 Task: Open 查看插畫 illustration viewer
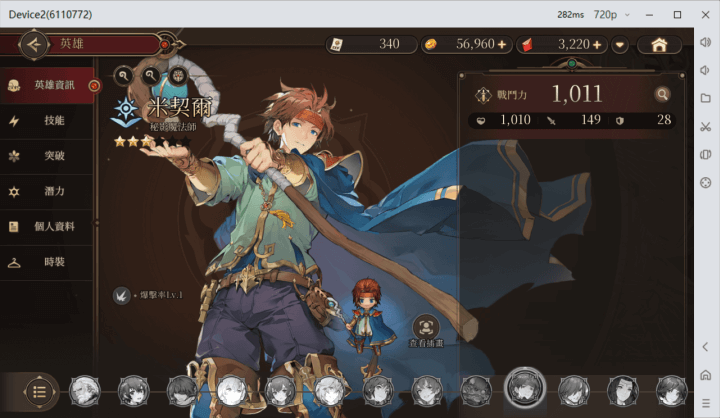pos(427,328)
